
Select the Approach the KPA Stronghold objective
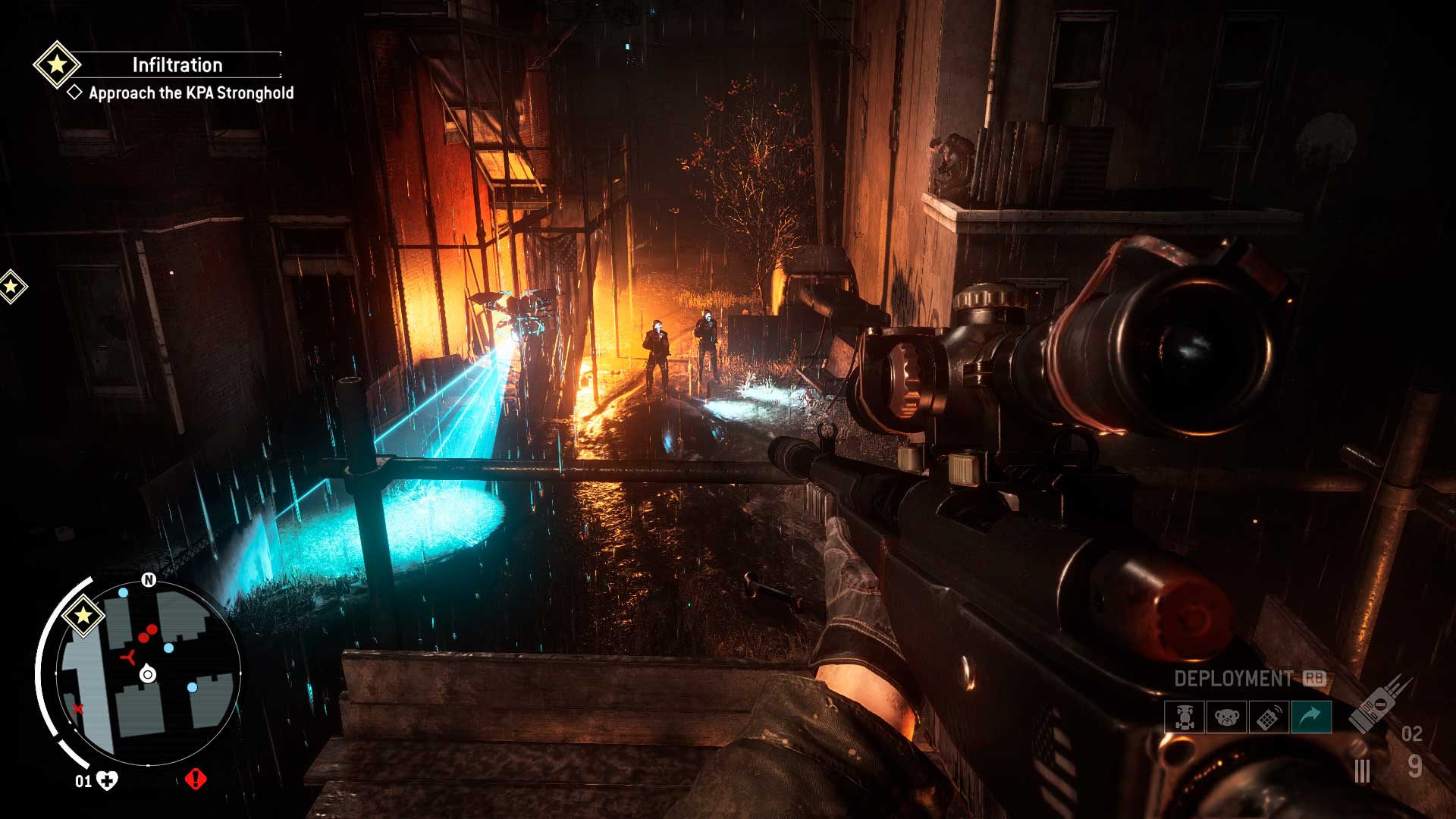pyautogui.click(x=191, y=93)
